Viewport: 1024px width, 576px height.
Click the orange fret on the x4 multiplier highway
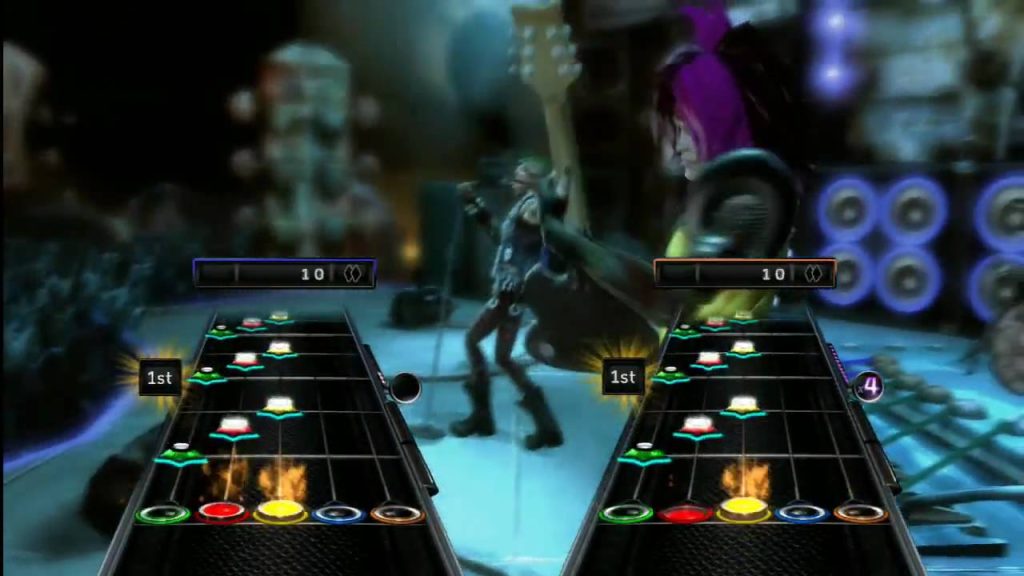861,513
